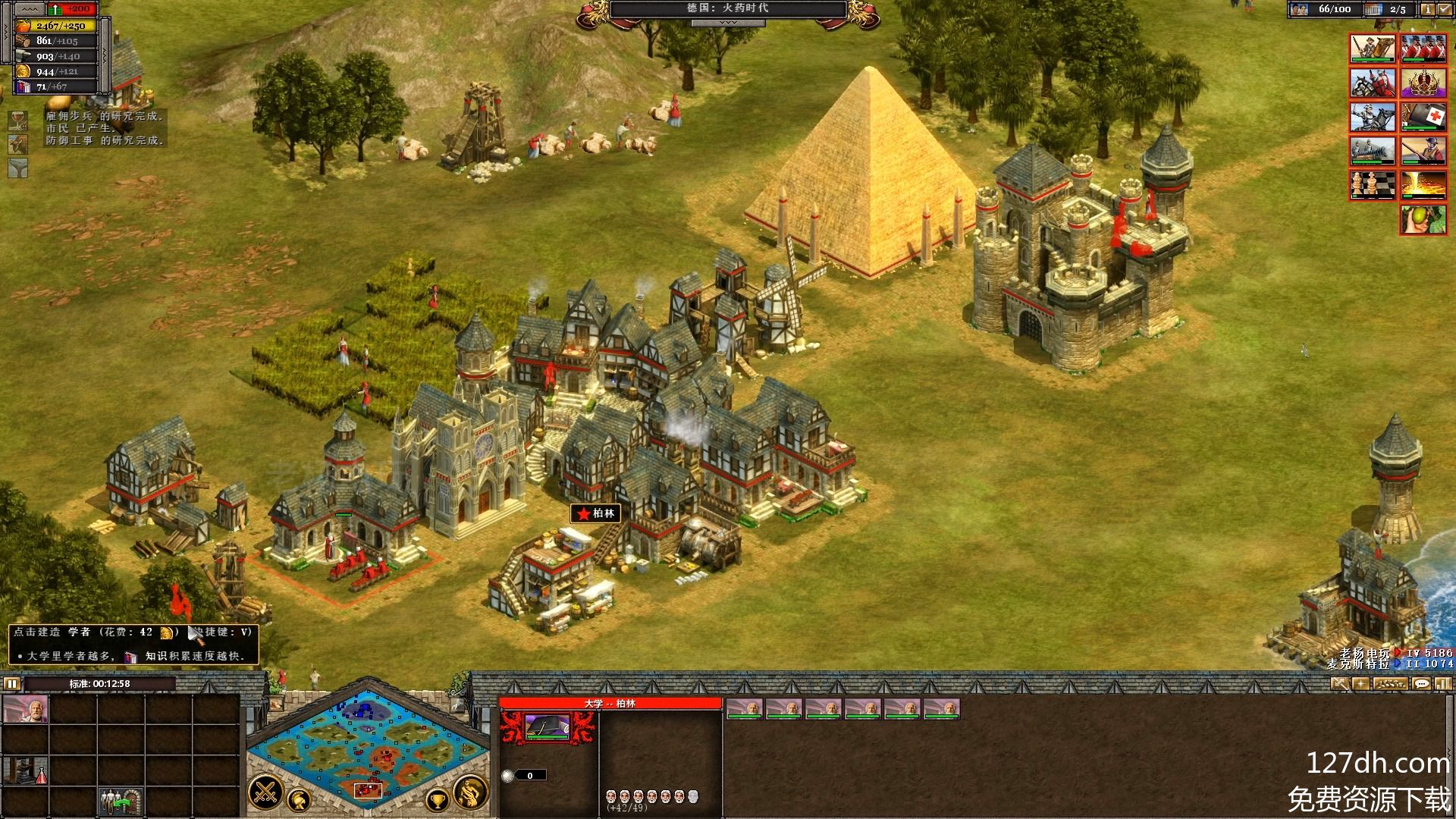Train a scholar from the command grid
Viewport: 1456px width, 819px height.
pyautogui.click(x=26, y=710)
